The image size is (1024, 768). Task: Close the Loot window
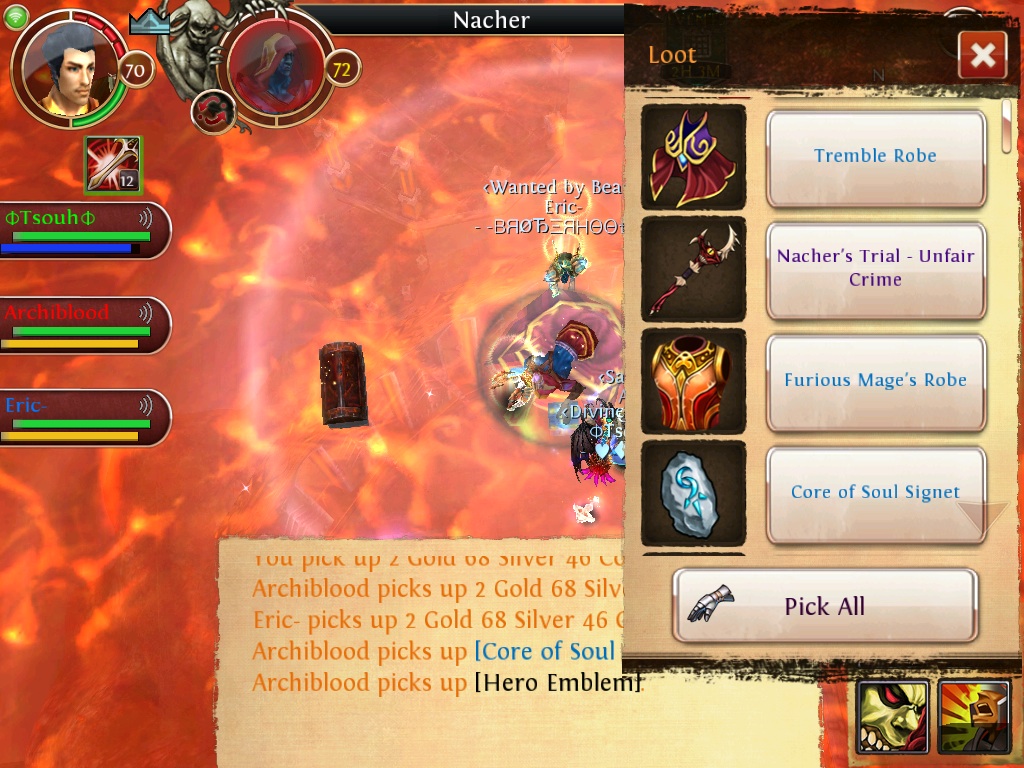[982, 55]
